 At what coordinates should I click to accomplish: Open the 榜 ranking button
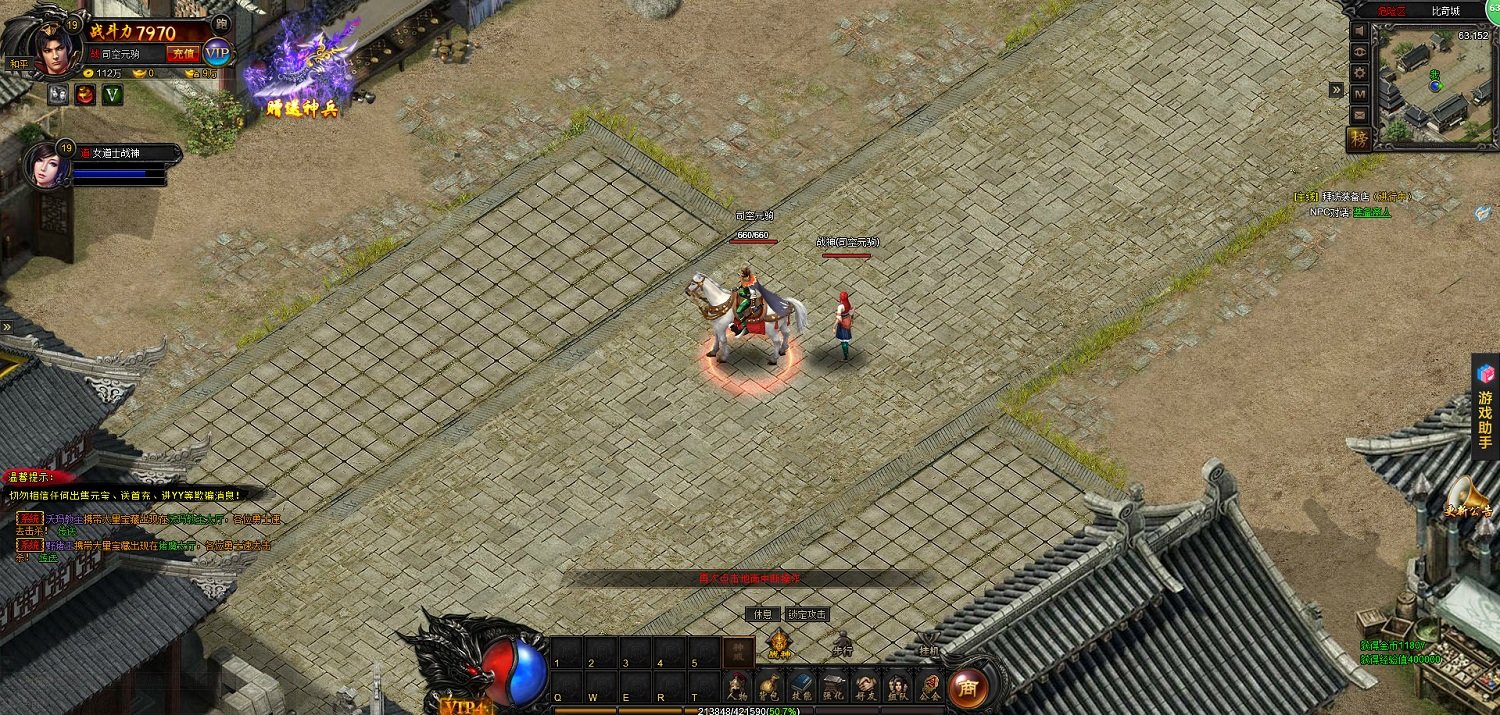click(1359, 138)
